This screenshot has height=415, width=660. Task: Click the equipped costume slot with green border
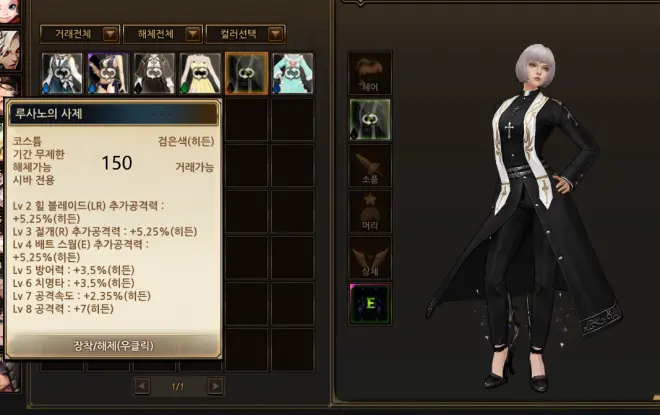(x=370, y=120)
